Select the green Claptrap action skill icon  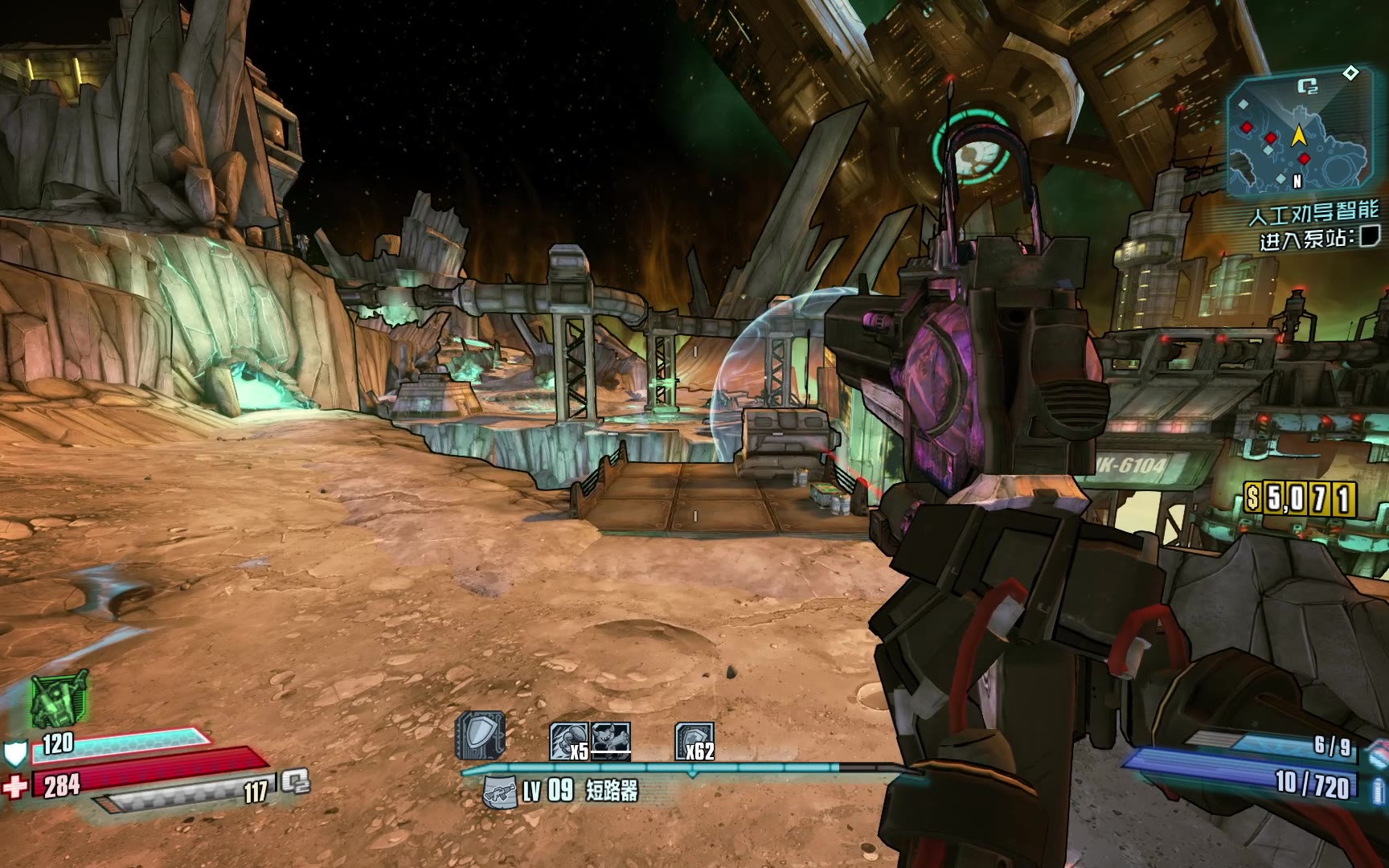point(59,698)
